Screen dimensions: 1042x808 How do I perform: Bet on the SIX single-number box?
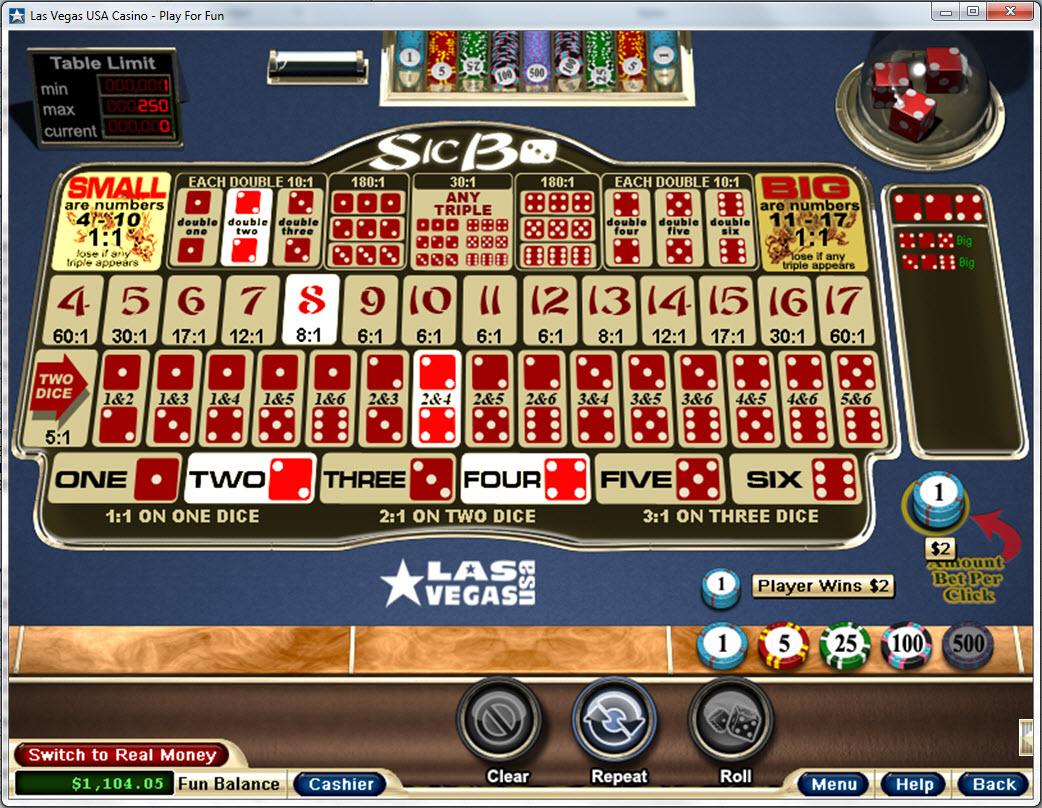coord(794,480)
